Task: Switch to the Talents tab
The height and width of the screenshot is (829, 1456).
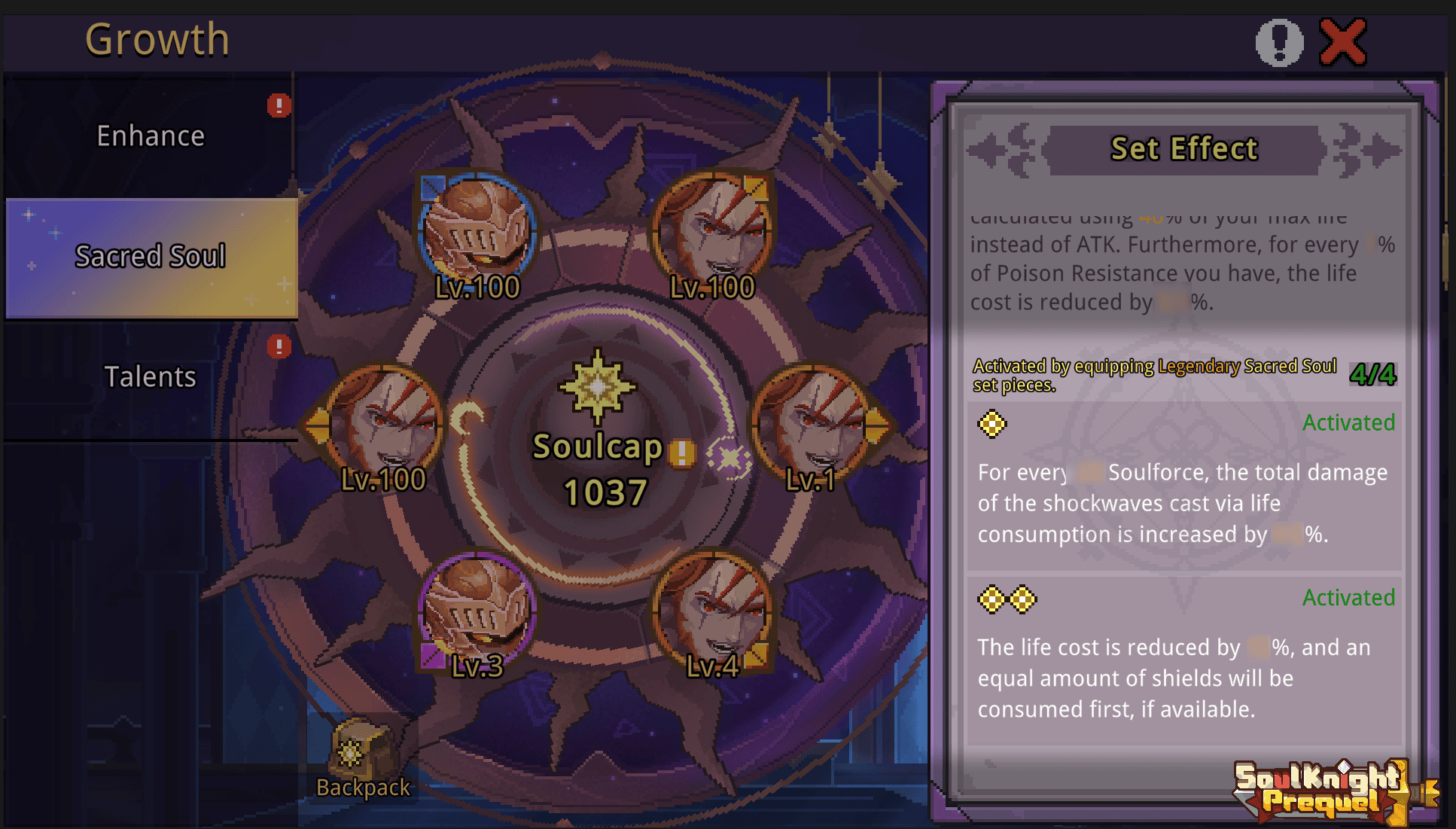Action: [151, 376]
